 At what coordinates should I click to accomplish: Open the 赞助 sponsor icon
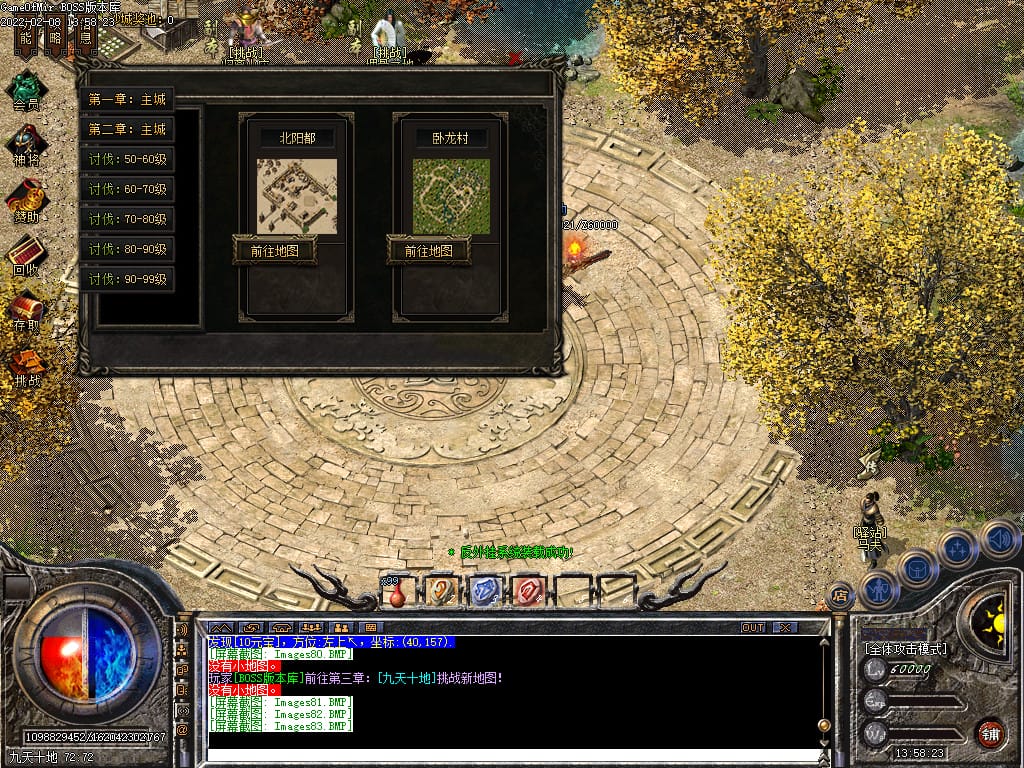(27, 198)
